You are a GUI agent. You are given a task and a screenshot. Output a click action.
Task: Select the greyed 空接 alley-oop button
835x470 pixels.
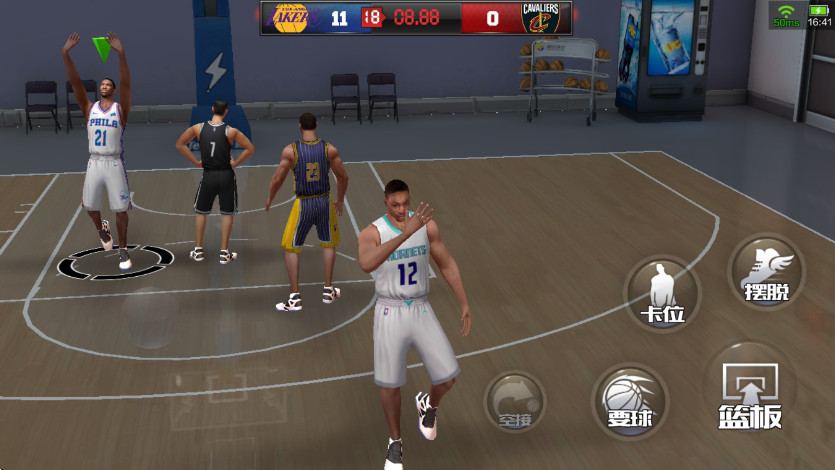[514, 401]
